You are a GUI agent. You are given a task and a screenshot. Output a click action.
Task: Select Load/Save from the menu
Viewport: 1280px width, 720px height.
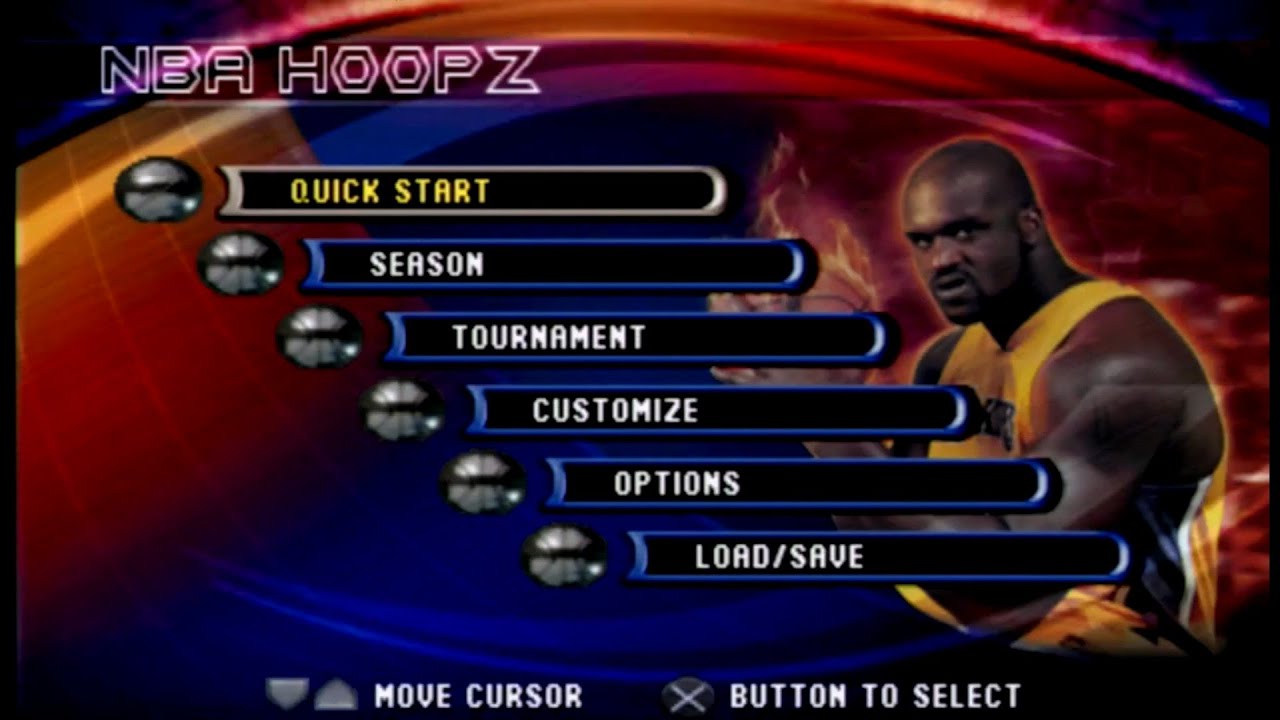870,557
